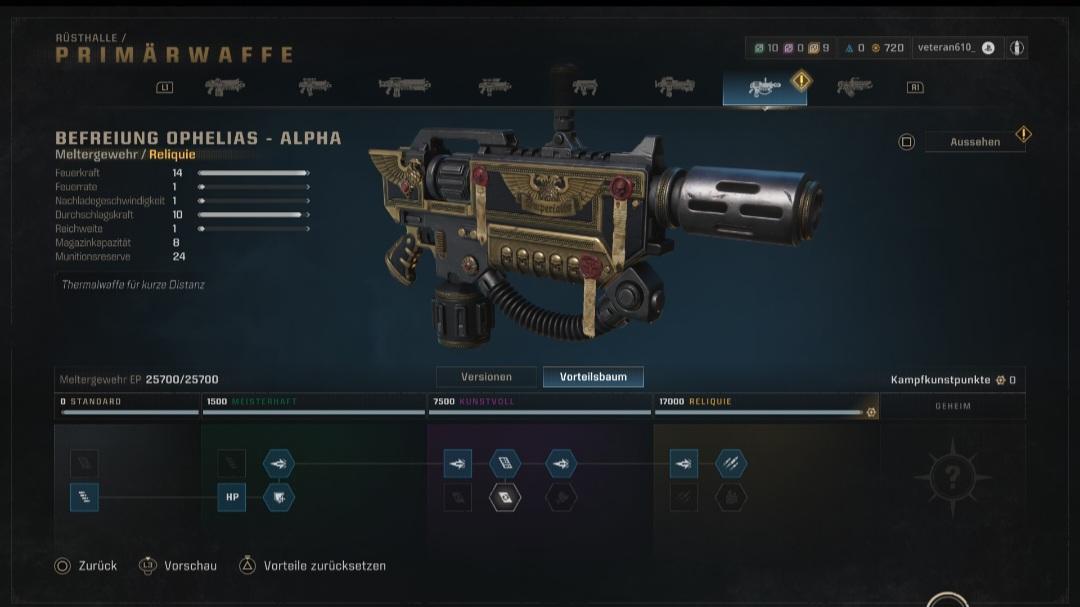This screenshot has width=1080, height=607.
Task: Choose the HP perk node
Action: [x=231, y=497]
